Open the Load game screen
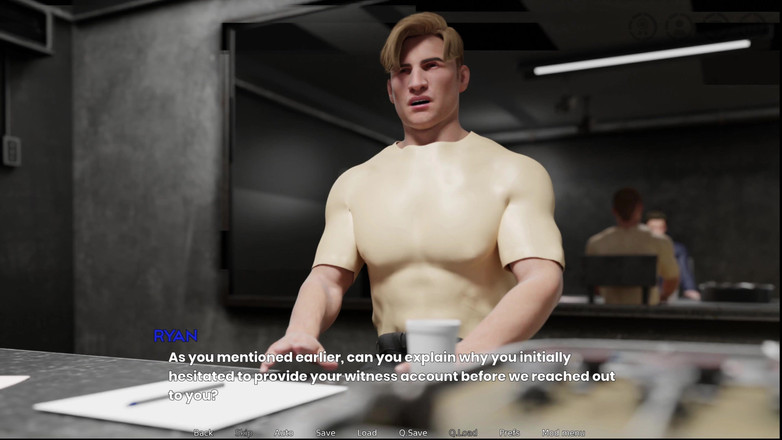The width and height of the screenshot is (782, 440). (x=367, y=433)
